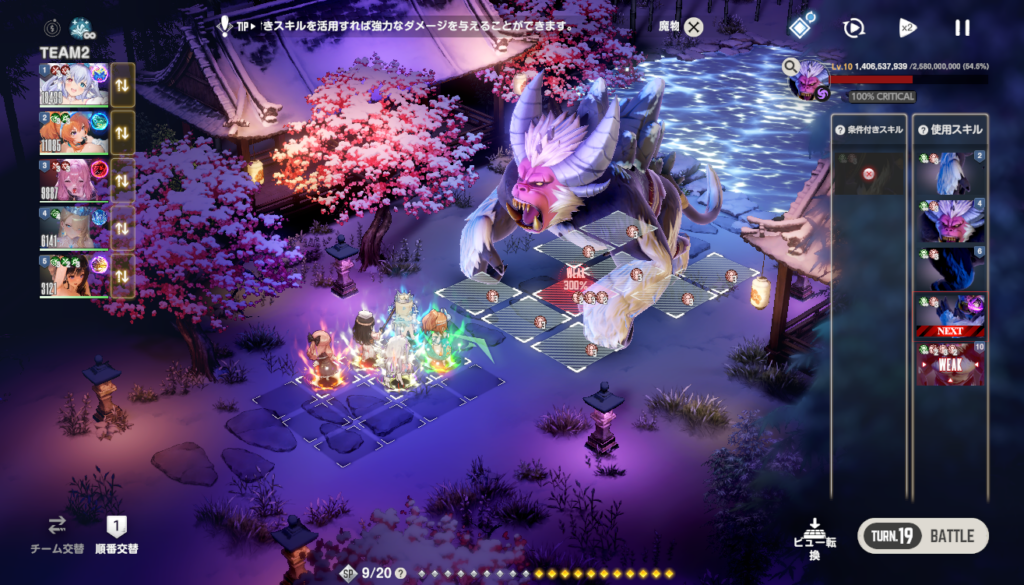1024x585 pixels.
Task: Select team member 4 portrait
Action: click(x=74, y=227)
